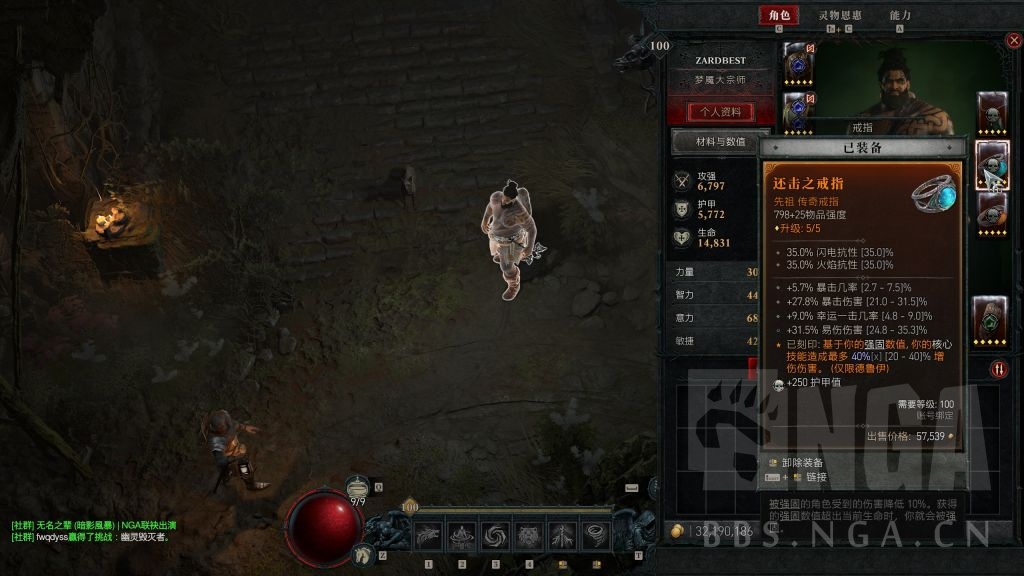Use the swirling cyclone skill in the third slot
The image size is (1024, 576).
[x=494, y=535]
